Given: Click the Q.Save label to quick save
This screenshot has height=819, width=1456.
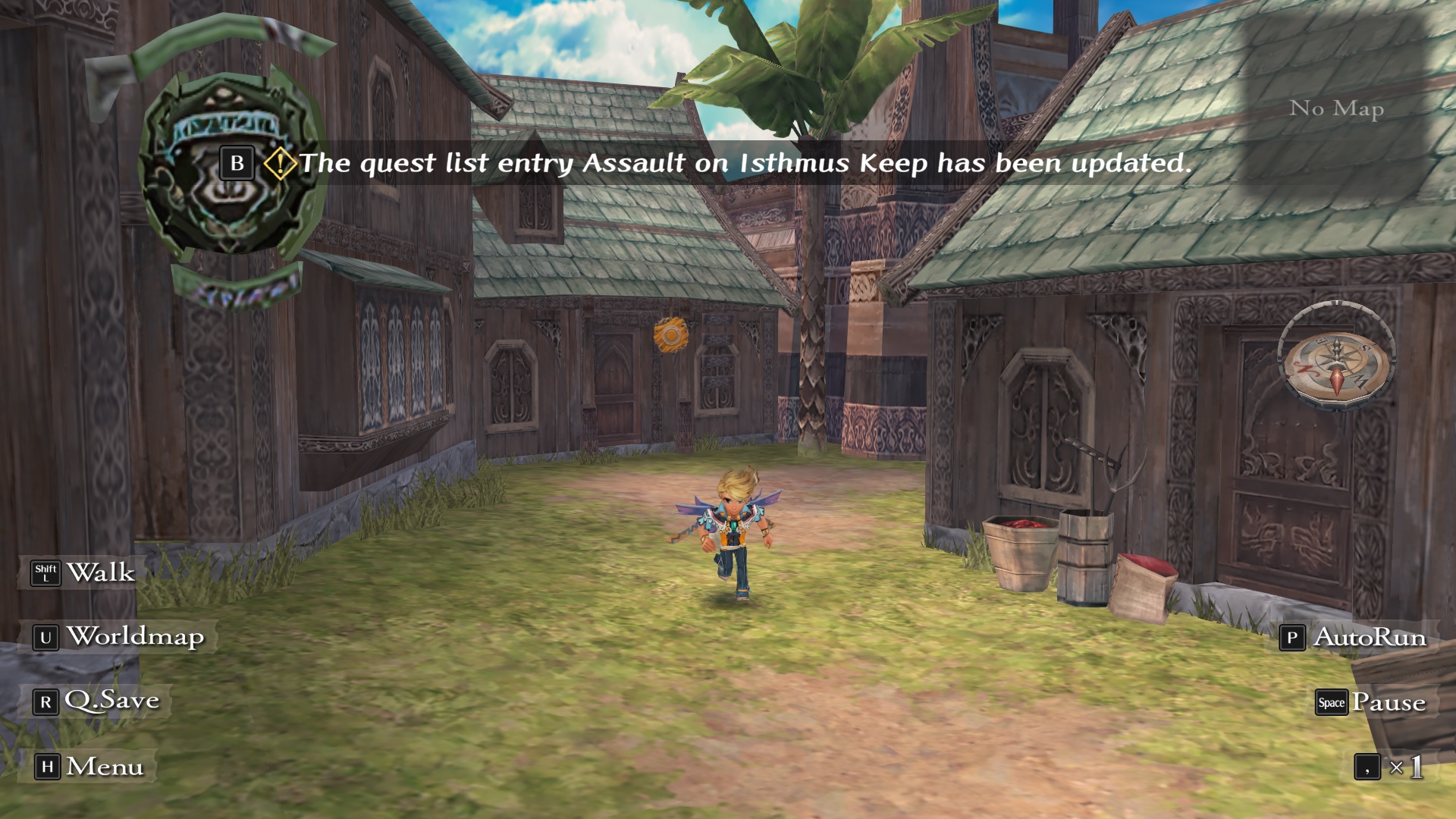Looking at the screenshot, I should coord(112,701).
